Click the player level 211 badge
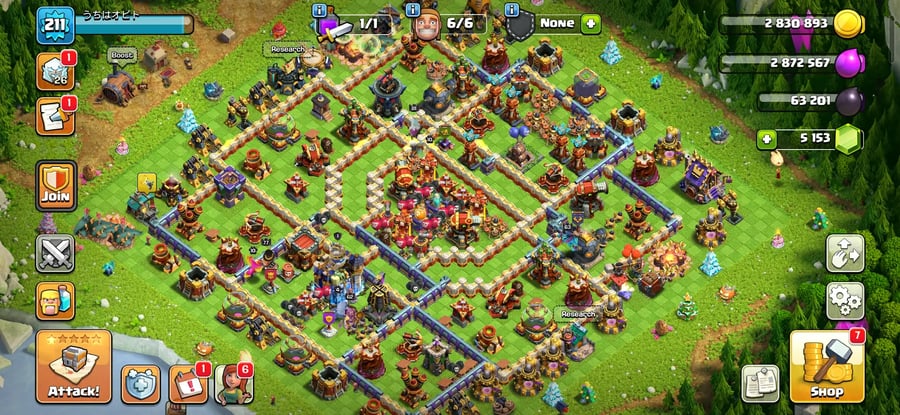 pyautogui.click(x=55, y=24)
